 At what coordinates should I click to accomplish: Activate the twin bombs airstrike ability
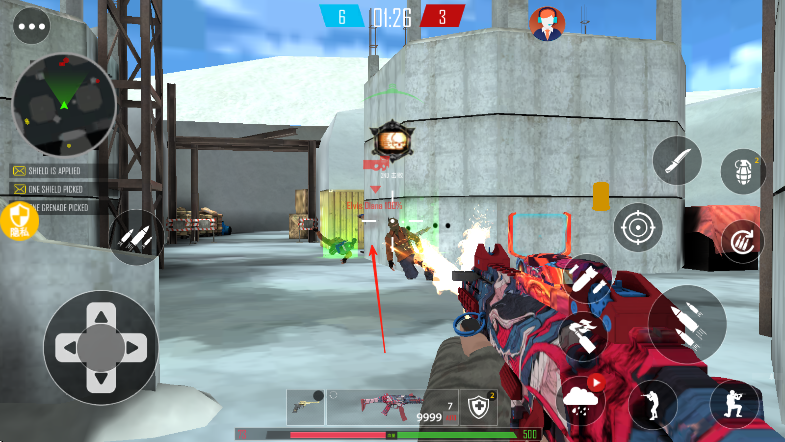[585, 279]
